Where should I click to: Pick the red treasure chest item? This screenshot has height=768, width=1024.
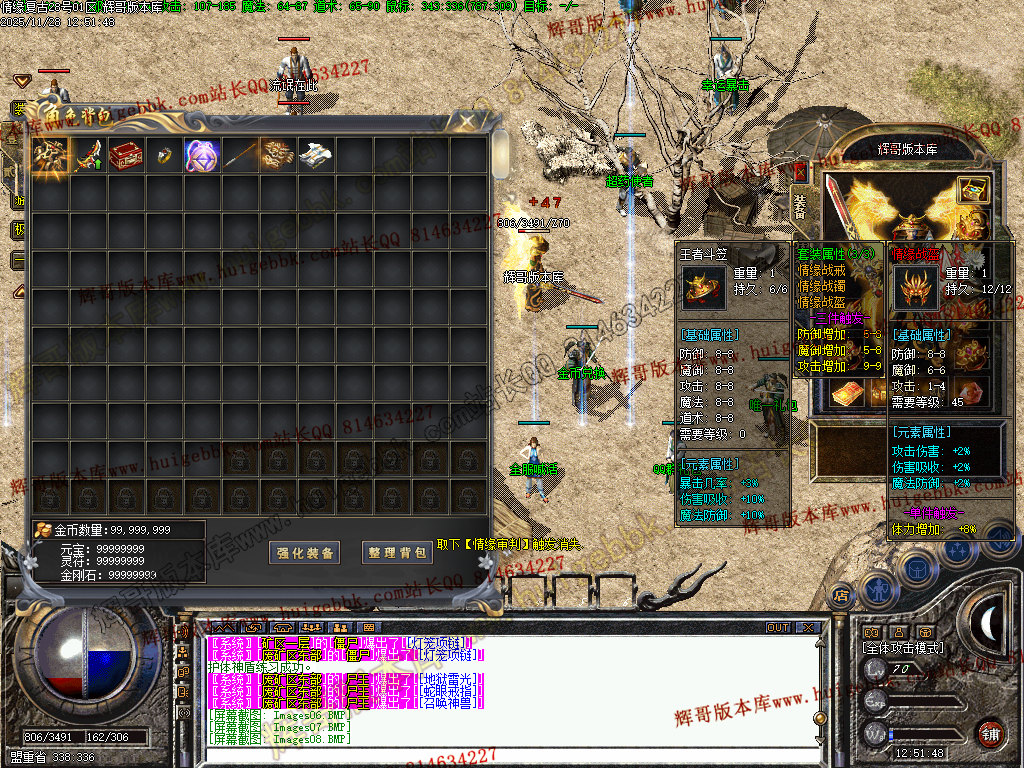[126, 156]
